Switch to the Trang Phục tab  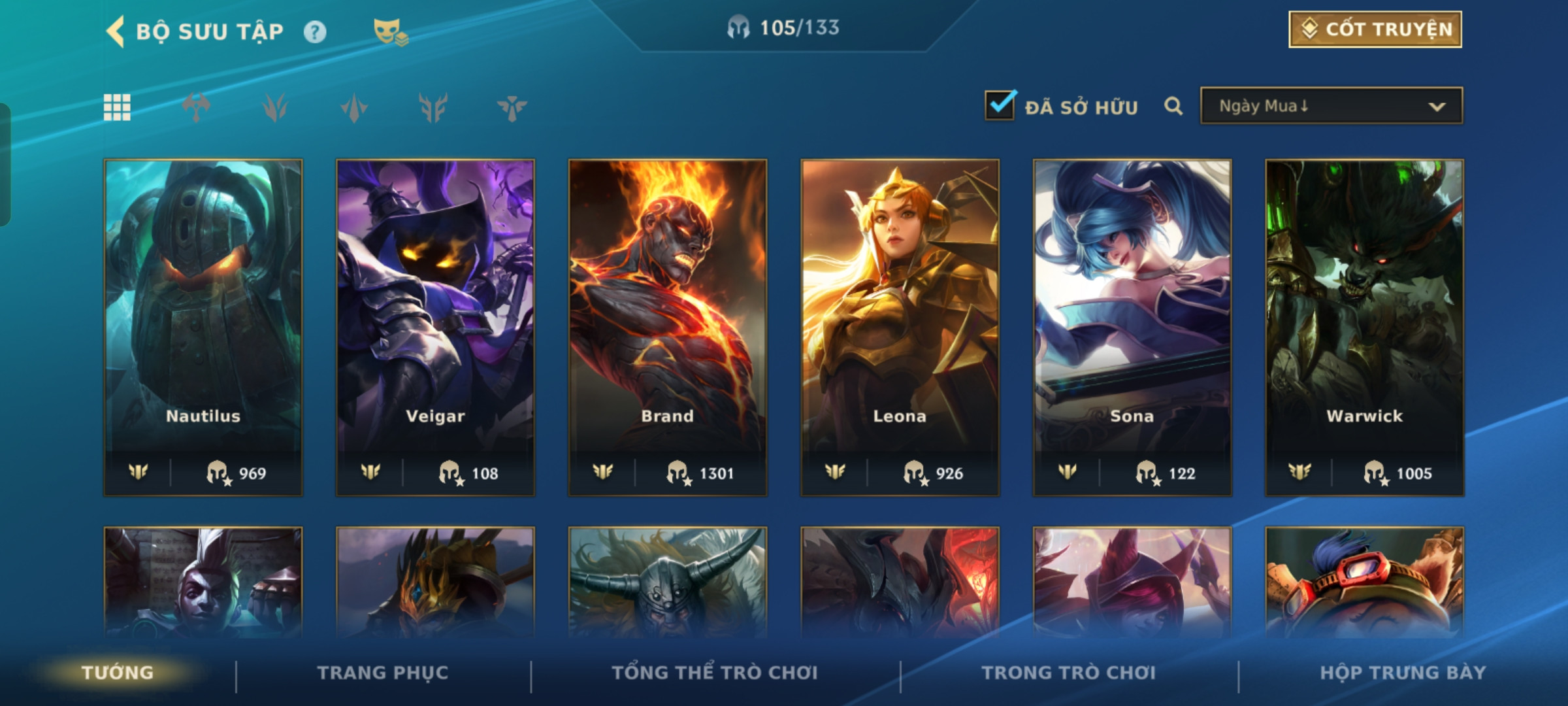click(x=383, y=673)
